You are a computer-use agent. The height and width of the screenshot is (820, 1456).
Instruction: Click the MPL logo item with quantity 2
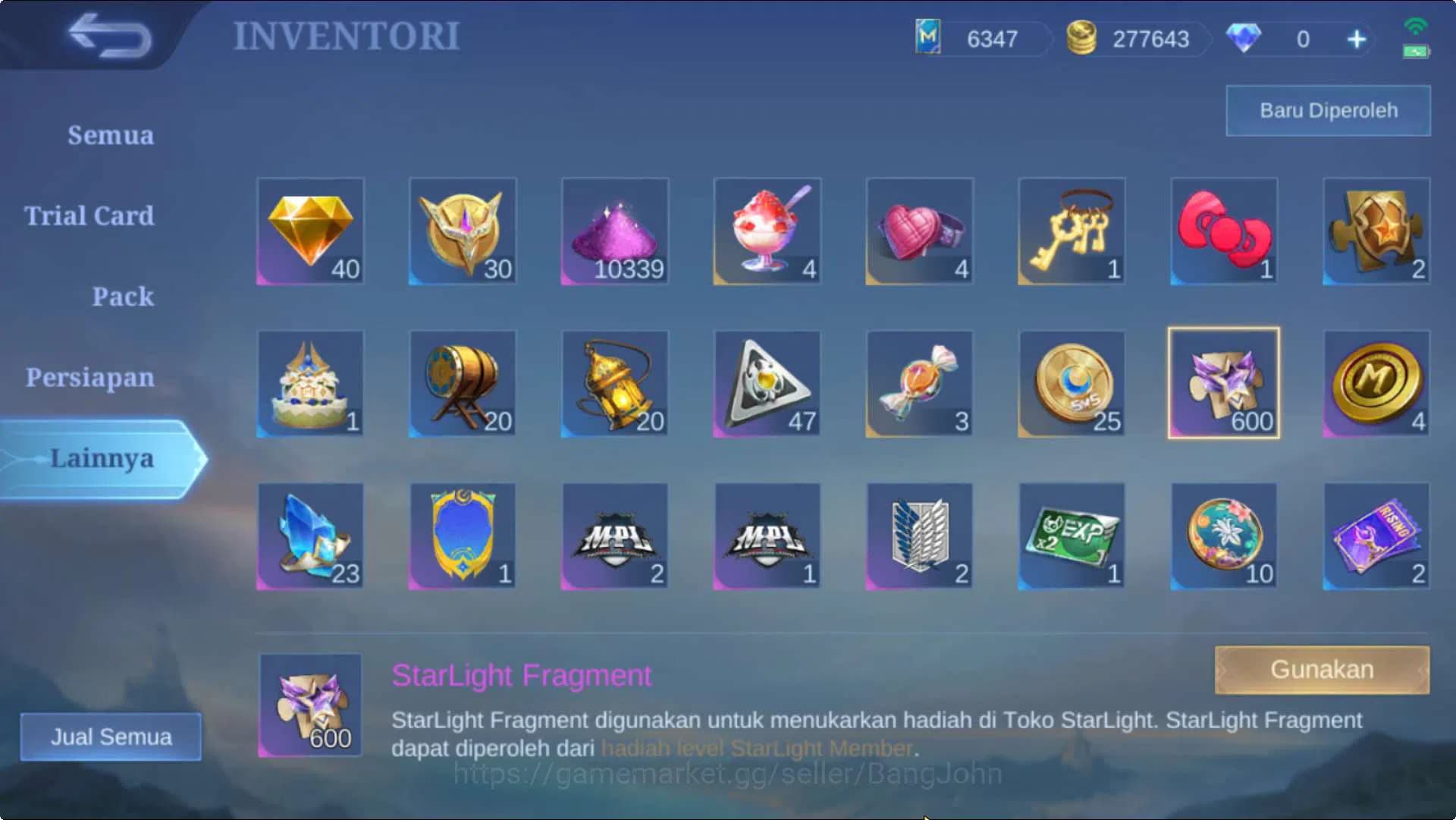(x=615, y=535)
